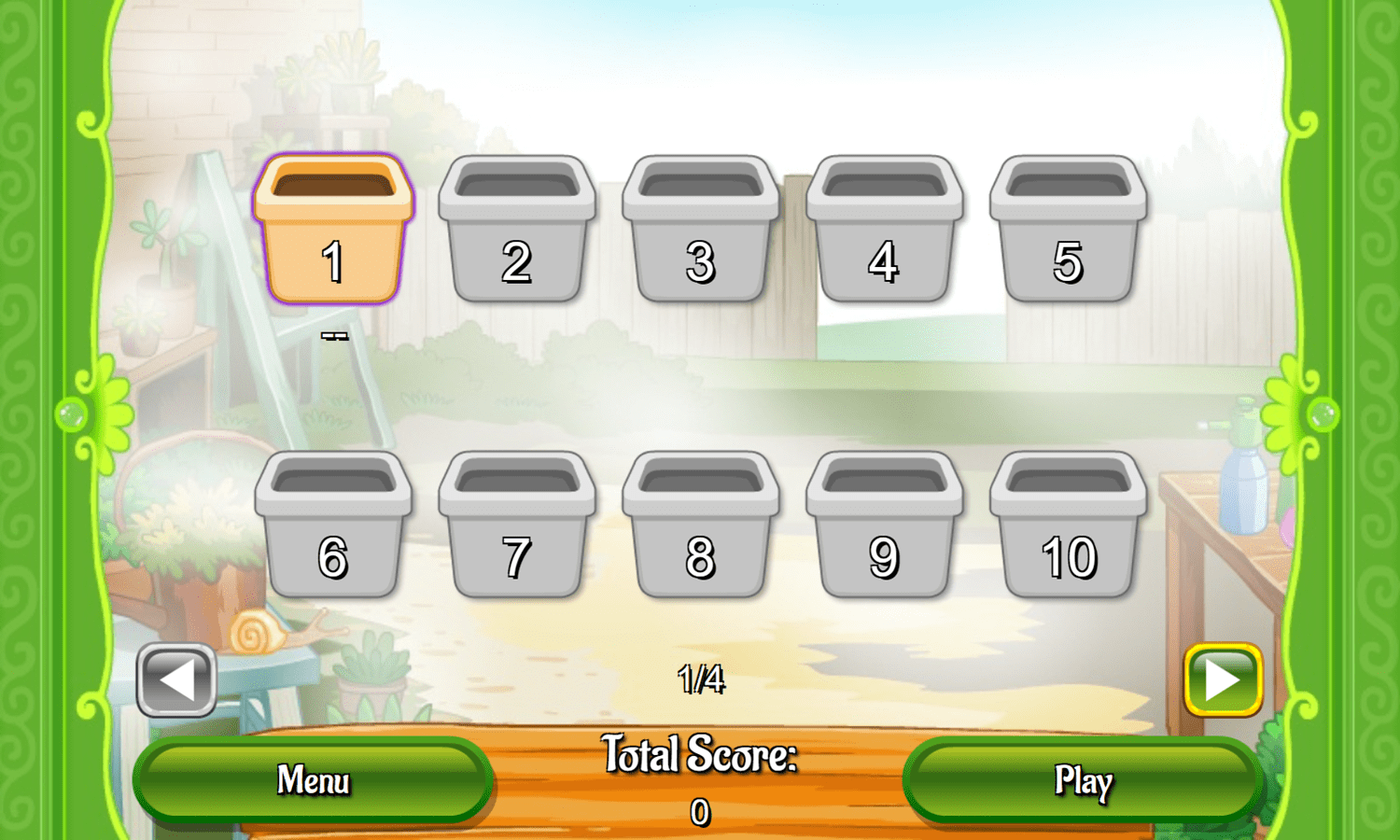This screenshot has width=1400, height=840.
Task: Select level 4 pot
Action: (x=885, y=233)
